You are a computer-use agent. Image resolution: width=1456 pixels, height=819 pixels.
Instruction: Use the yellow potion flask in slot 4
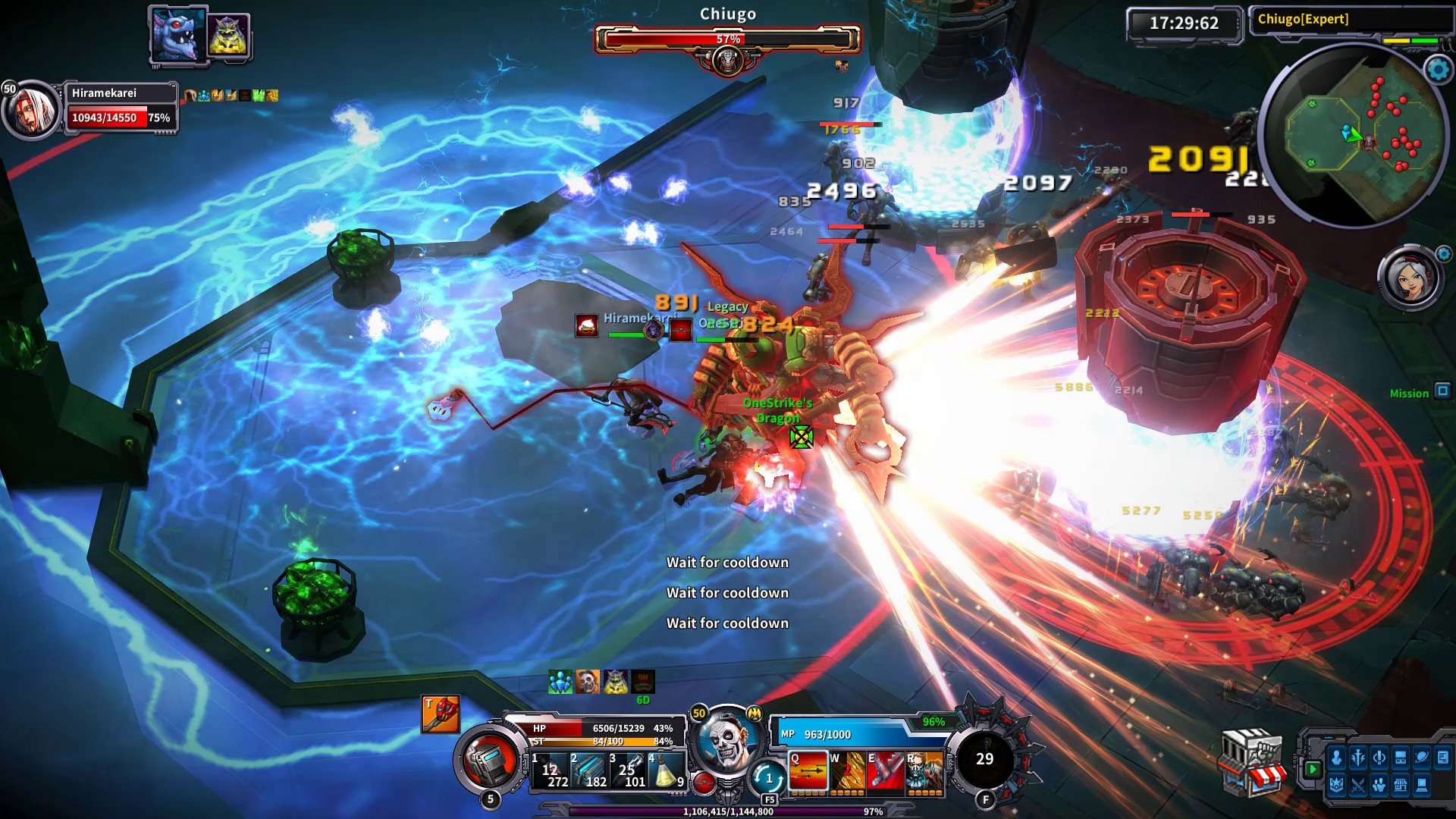pyautogui.click(x=667, y=771)
